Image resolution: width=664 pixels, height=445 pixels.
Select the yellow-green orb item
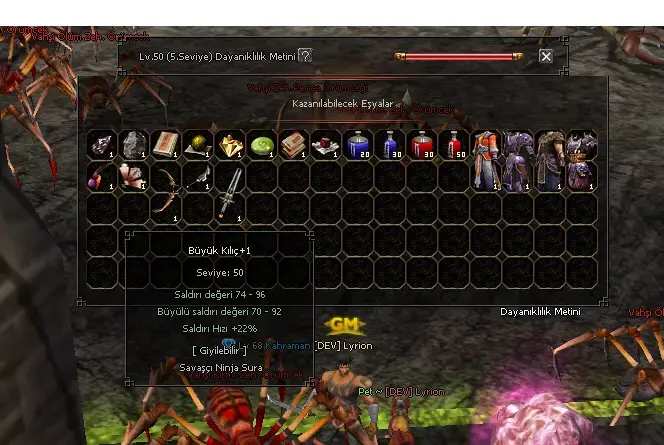point(198,145)
